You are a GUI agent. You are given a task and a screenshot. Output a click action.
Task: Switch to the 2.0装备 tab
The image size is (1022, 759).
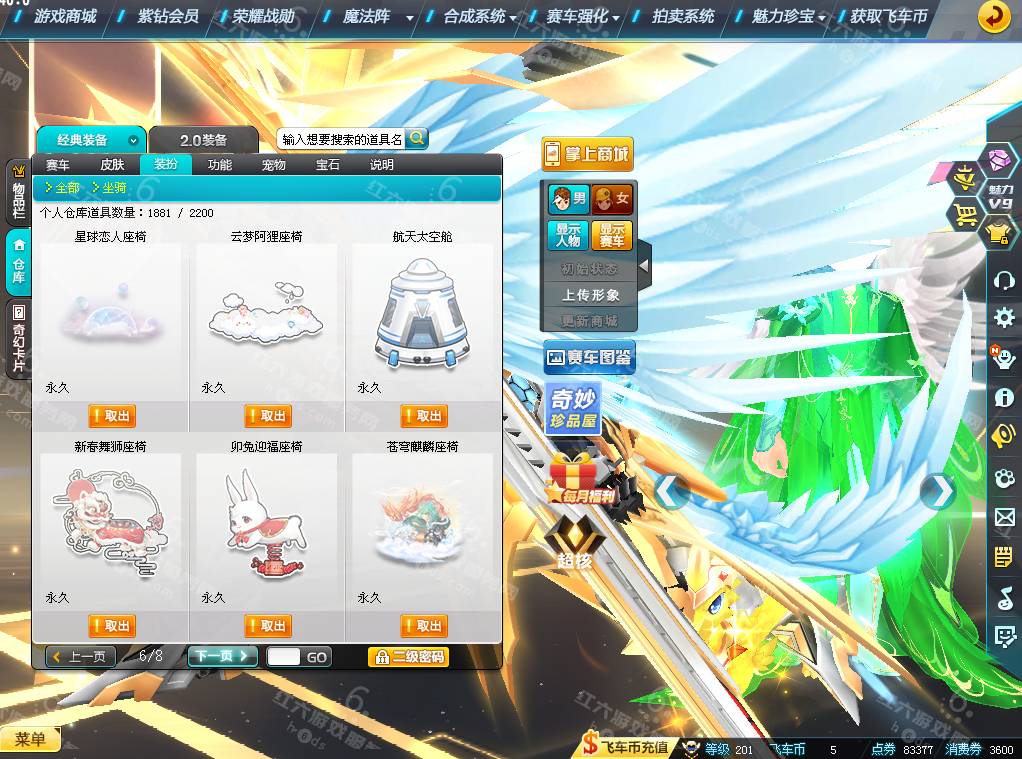click(204, 140)
